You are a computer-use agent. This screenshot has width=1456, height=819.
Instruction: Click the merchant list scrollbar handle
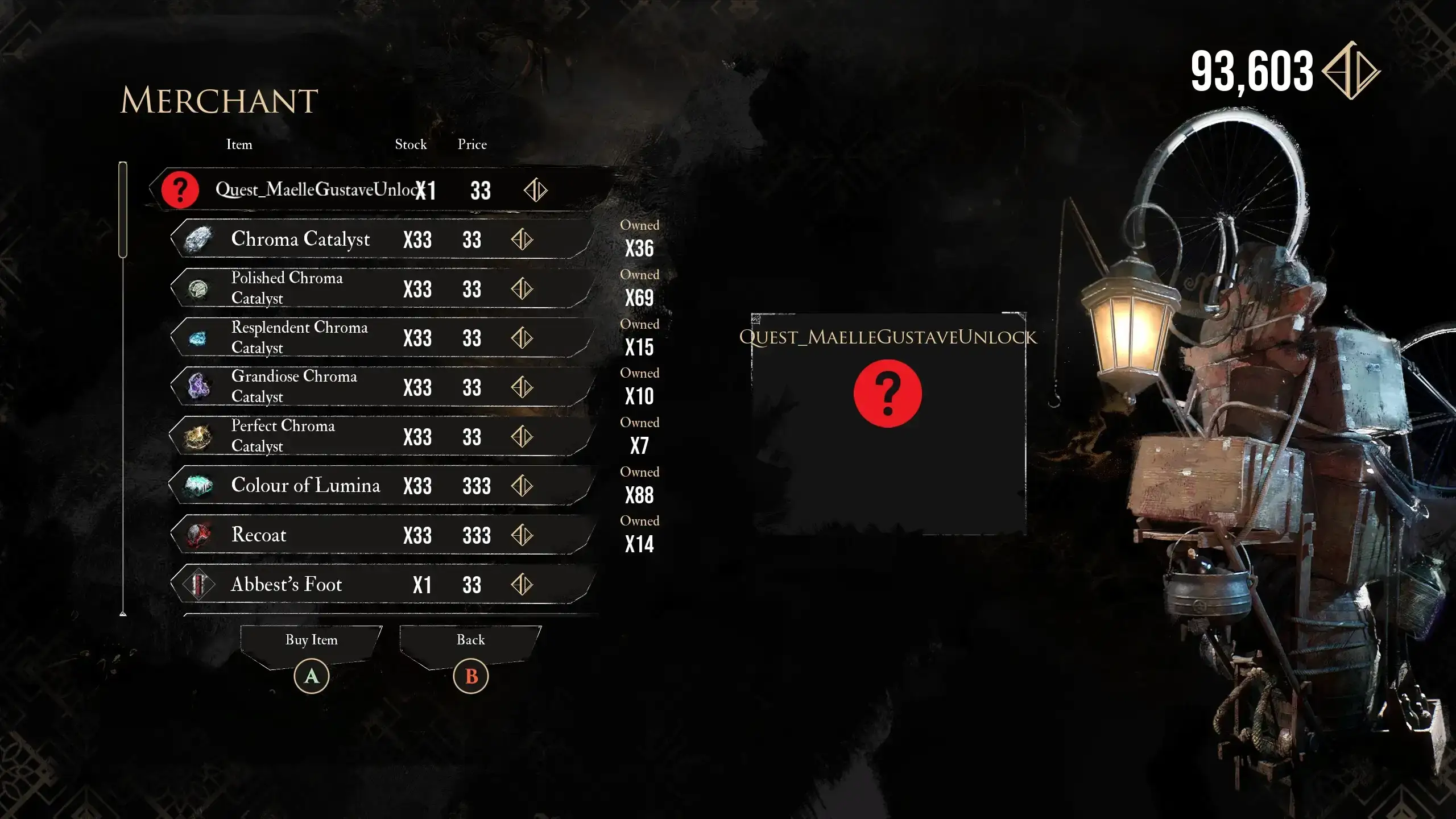pos(123,209)
